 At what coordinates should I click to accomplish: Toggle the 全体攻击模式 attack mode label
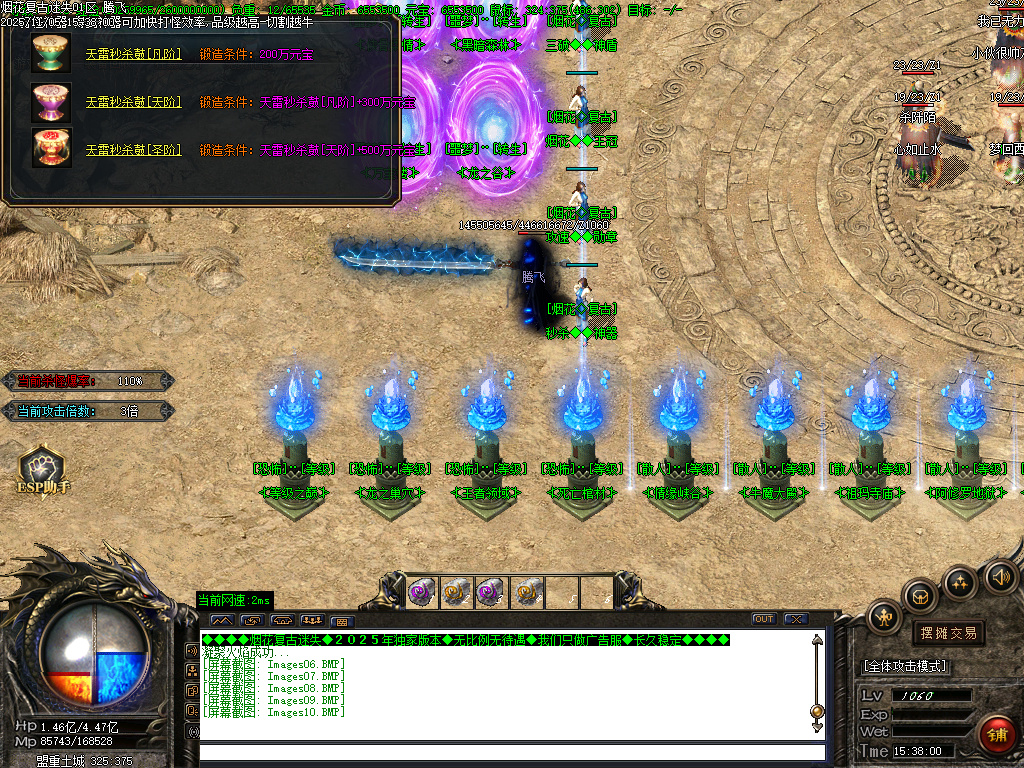pyautogui.click(x=906, y=666)
